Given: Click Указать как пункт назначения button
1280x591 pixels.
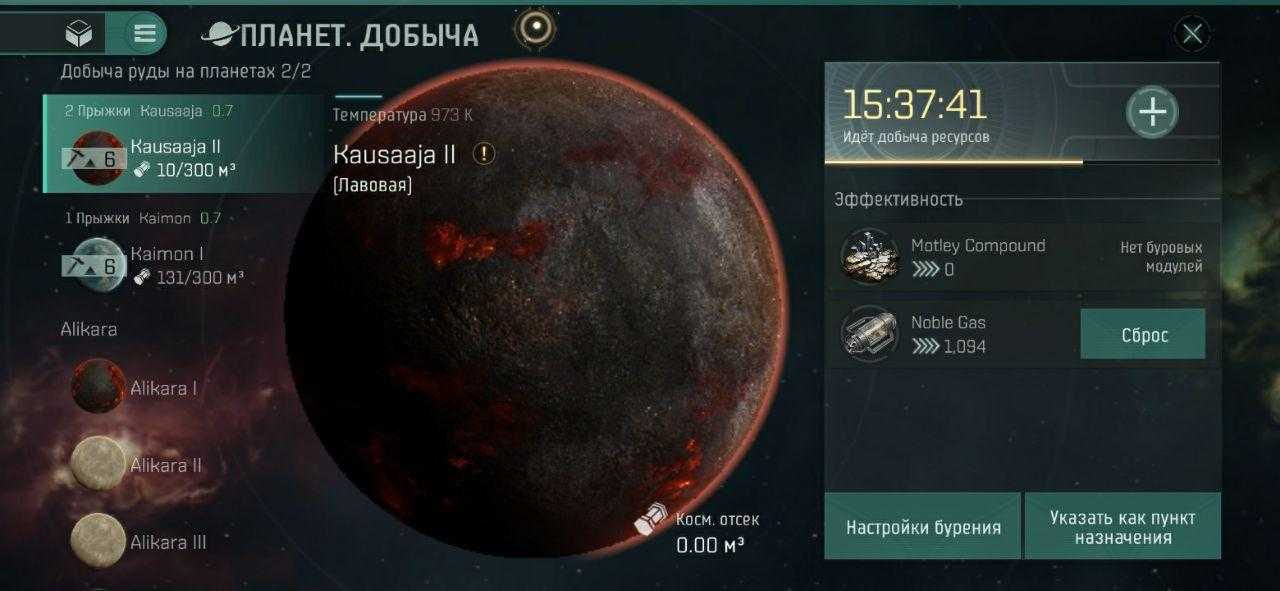Looking at the screenshot, I should [x=1122, y=527].
